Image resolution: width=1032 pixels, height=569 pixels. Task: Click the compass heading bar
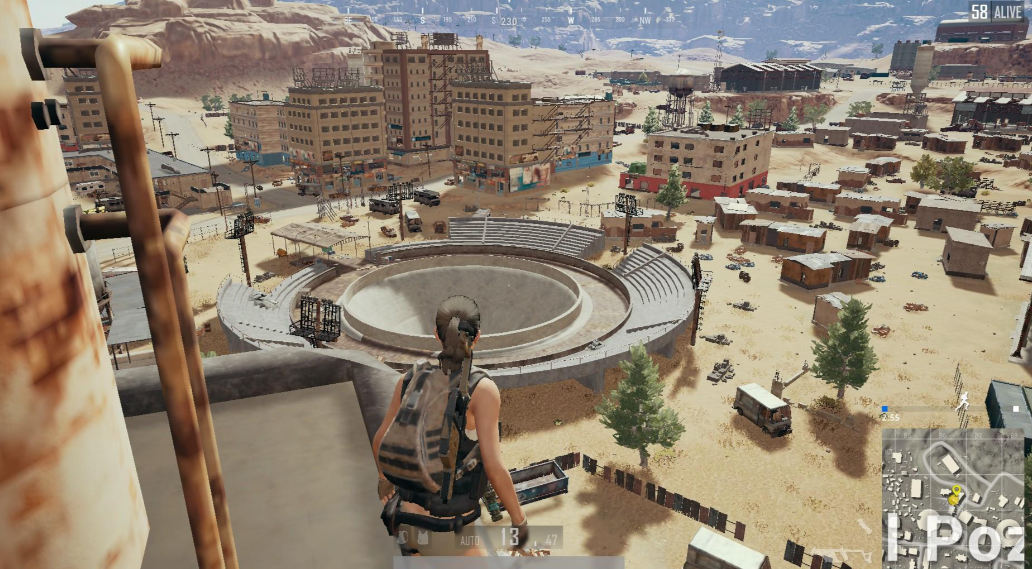(515, 20)
